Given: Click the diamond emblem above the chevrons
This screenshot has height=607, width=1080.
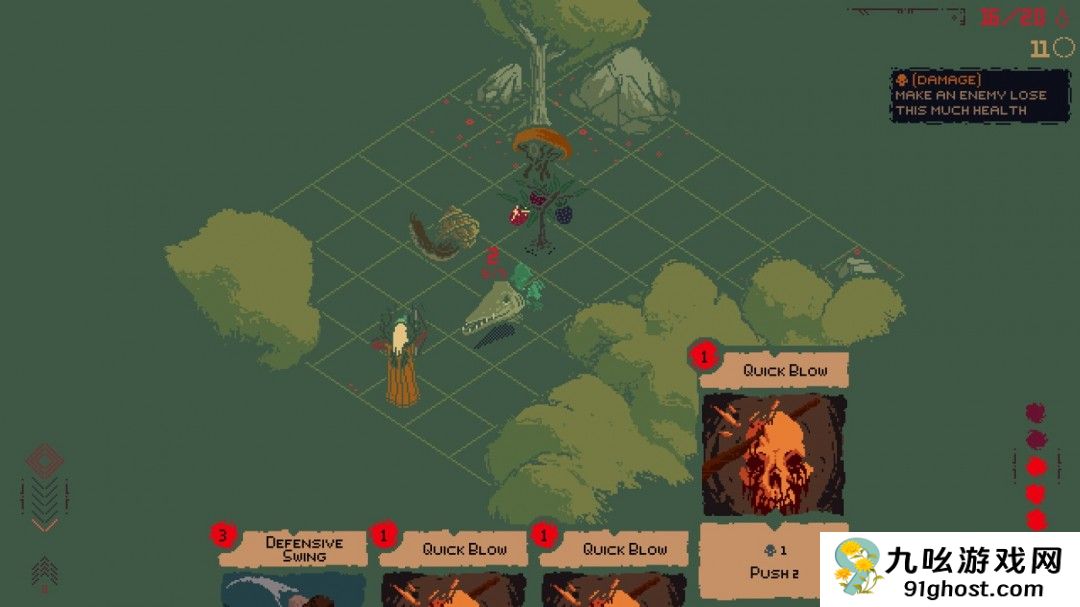Looking at the screenshot, I should click(44, 460).
